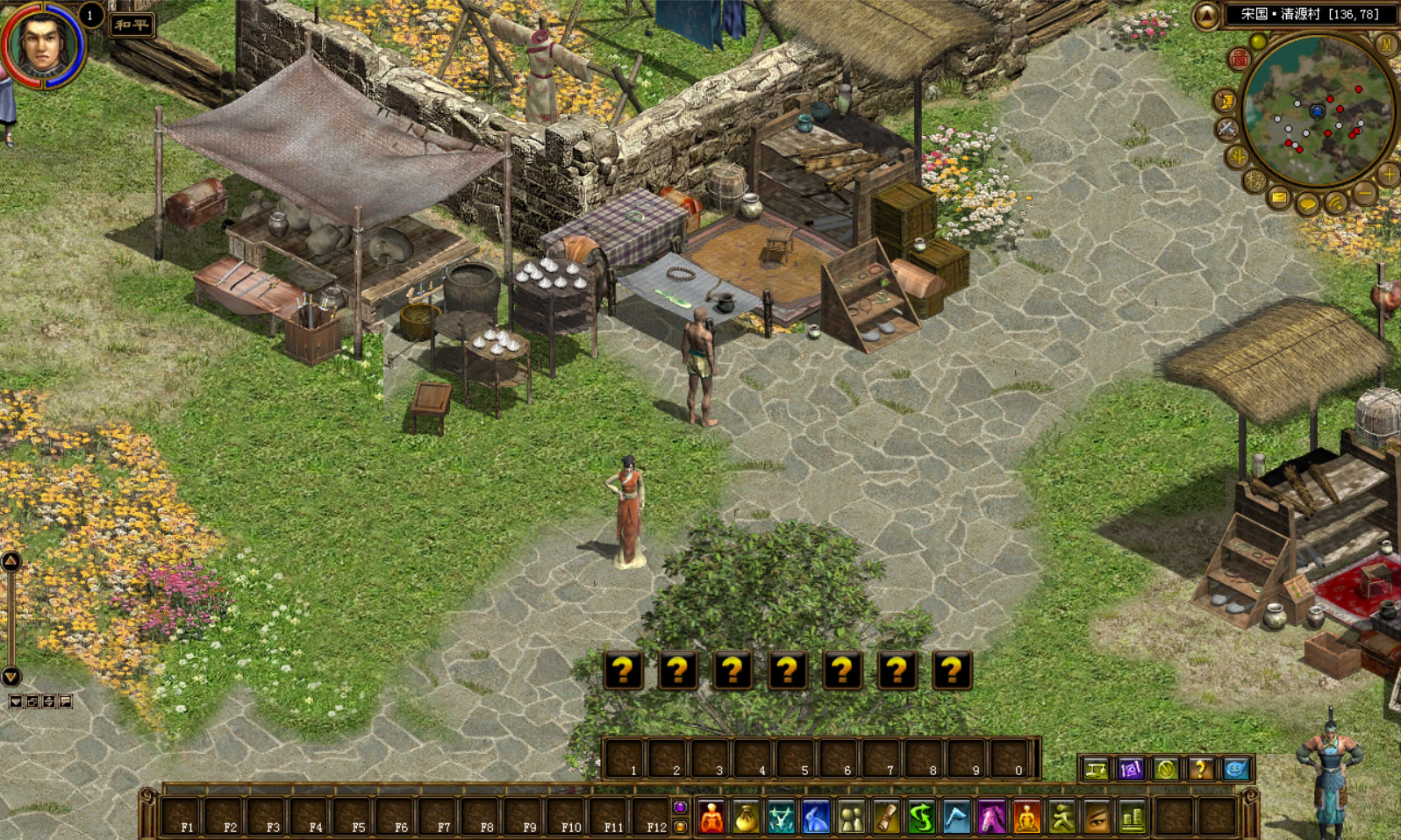
Task: Toggle the 和平 peace mode button
Action: point(132,25)
